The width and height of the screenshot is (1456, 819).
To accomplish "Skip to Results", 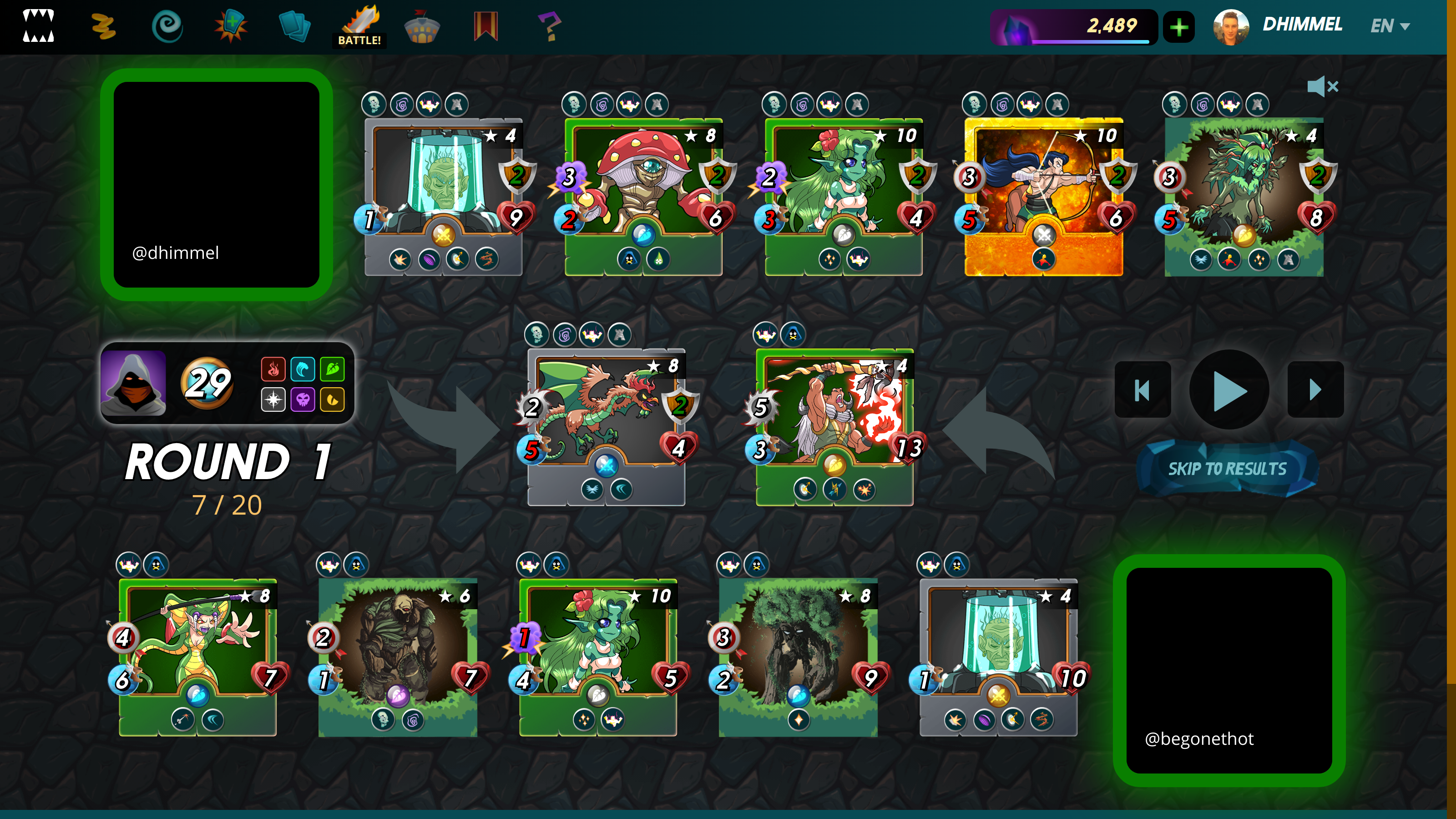I will pyautogui.click(x=1227, y=469).
